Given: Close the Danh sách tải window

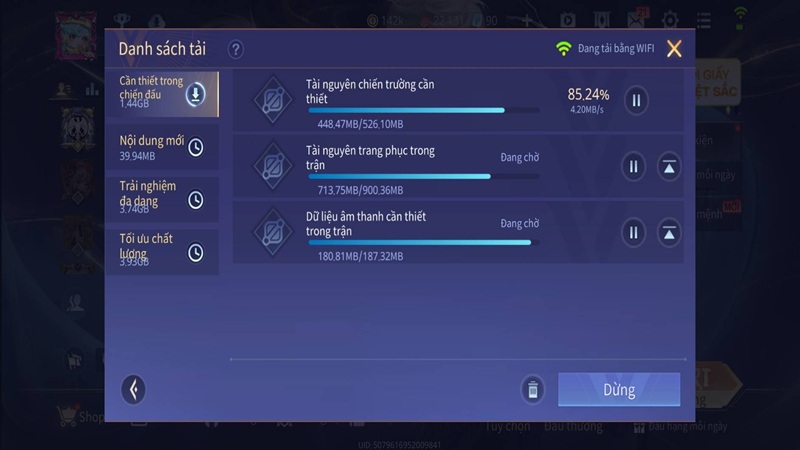Looking at the screenshot, I should point(675,49).
